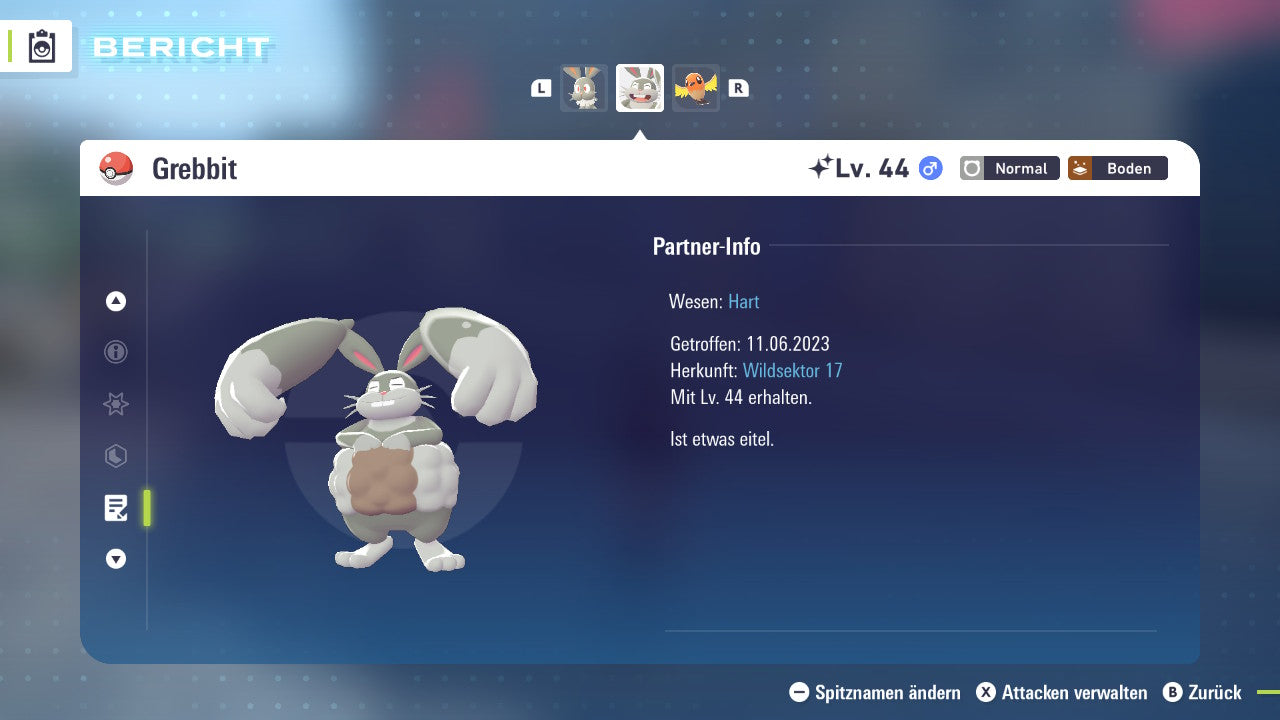Switch to the Fletchinder party thumbnail

[x=696, y=87]
